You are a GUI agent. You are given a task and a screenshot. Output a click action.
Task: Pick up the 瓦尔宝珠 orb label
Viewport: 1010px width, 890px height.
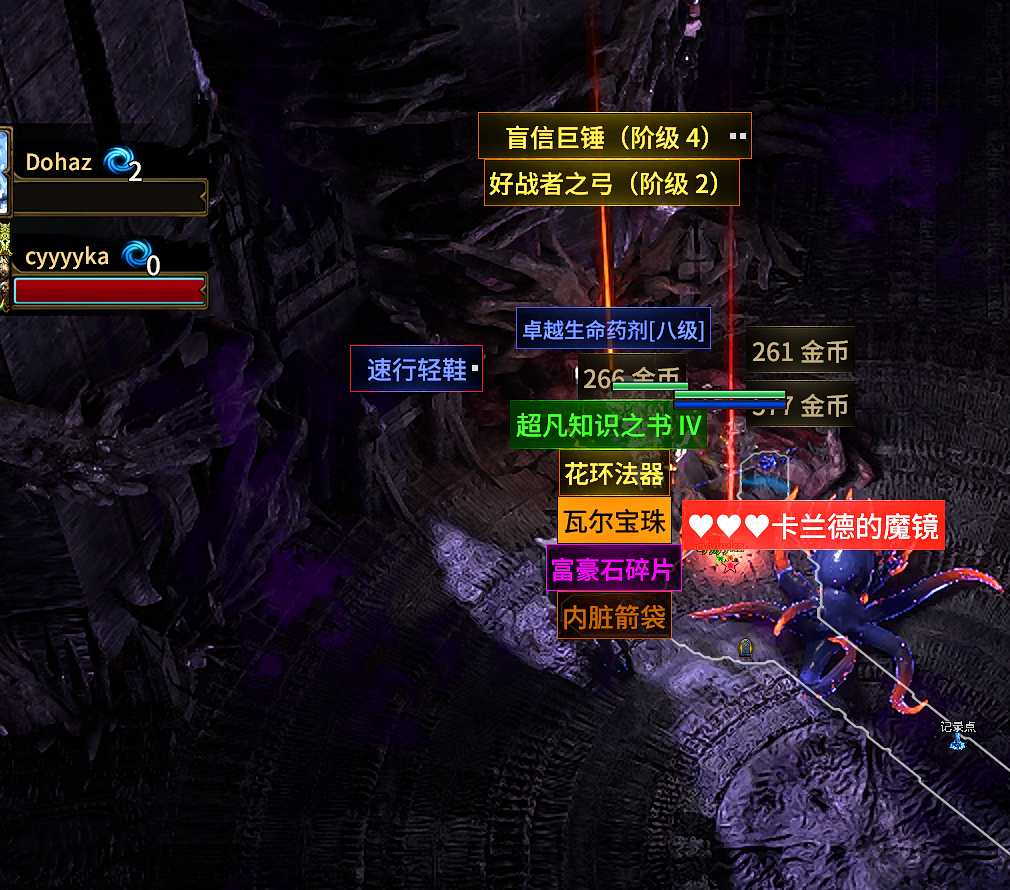(613, 521)
